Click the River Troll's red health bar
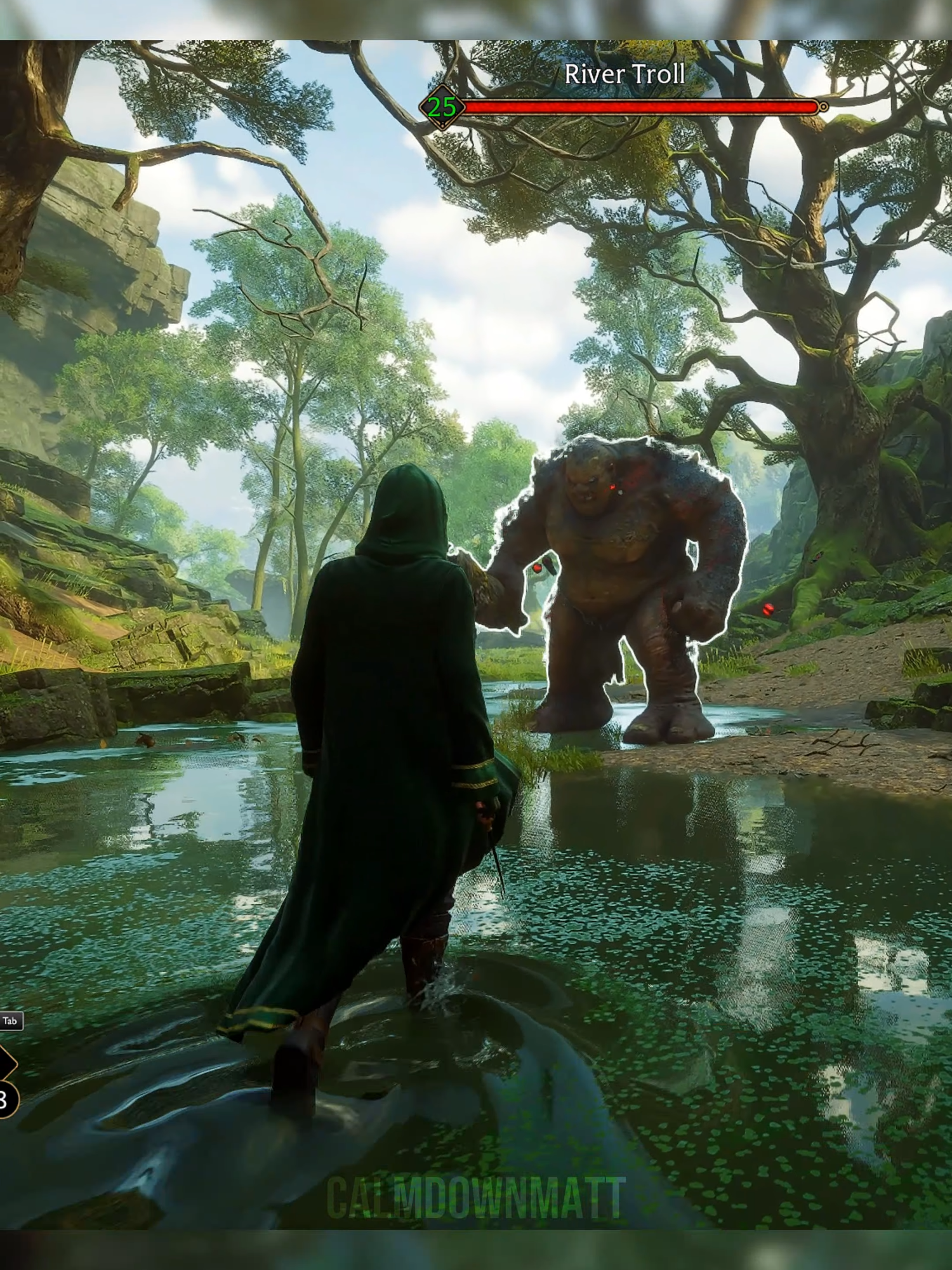The height and width of the screenshot is (1270, 952). point(641,108)
